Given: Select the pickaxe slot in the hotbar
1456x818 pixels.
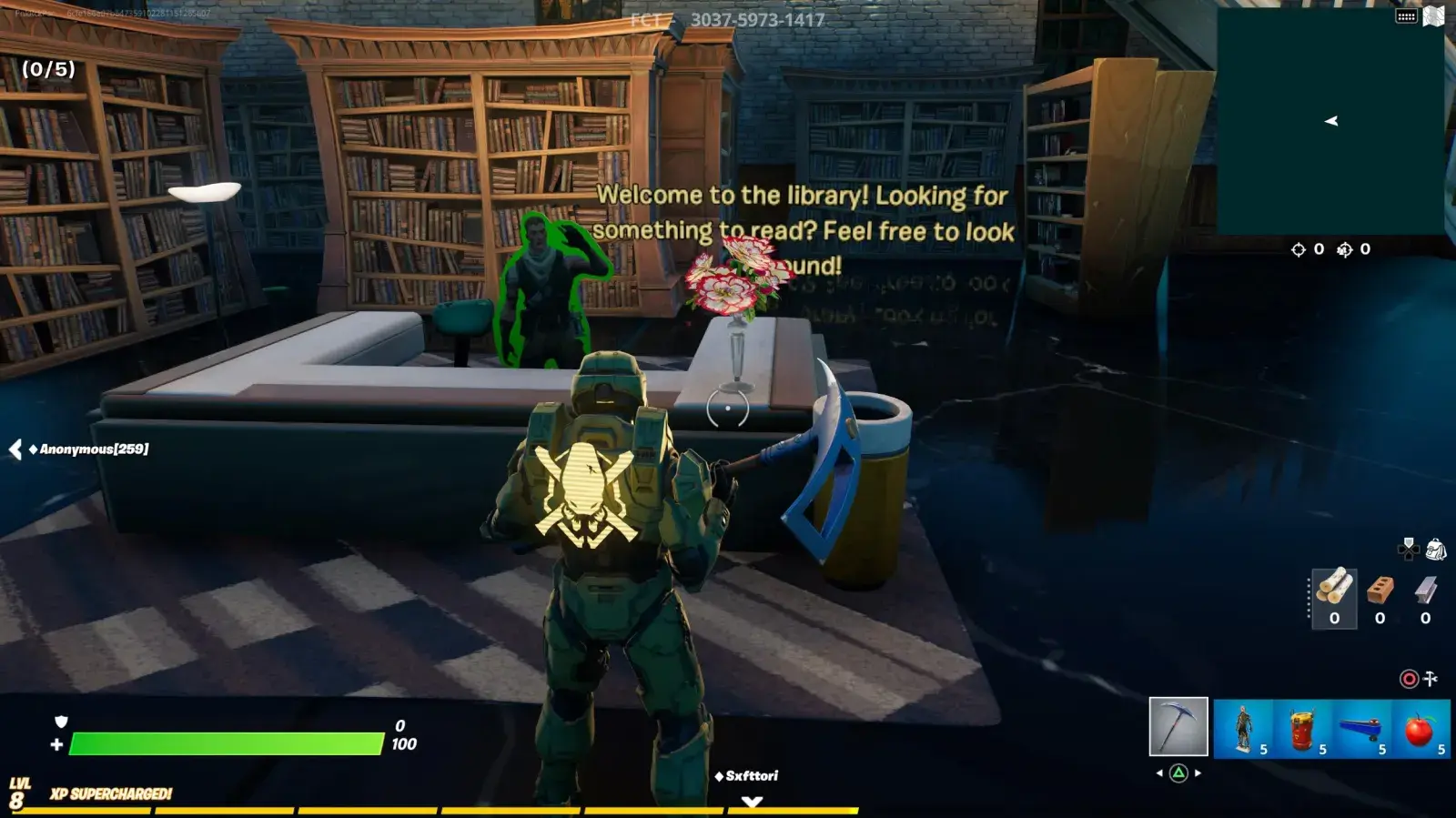Looking at the screenshot, I should (x=1178, y=726).
